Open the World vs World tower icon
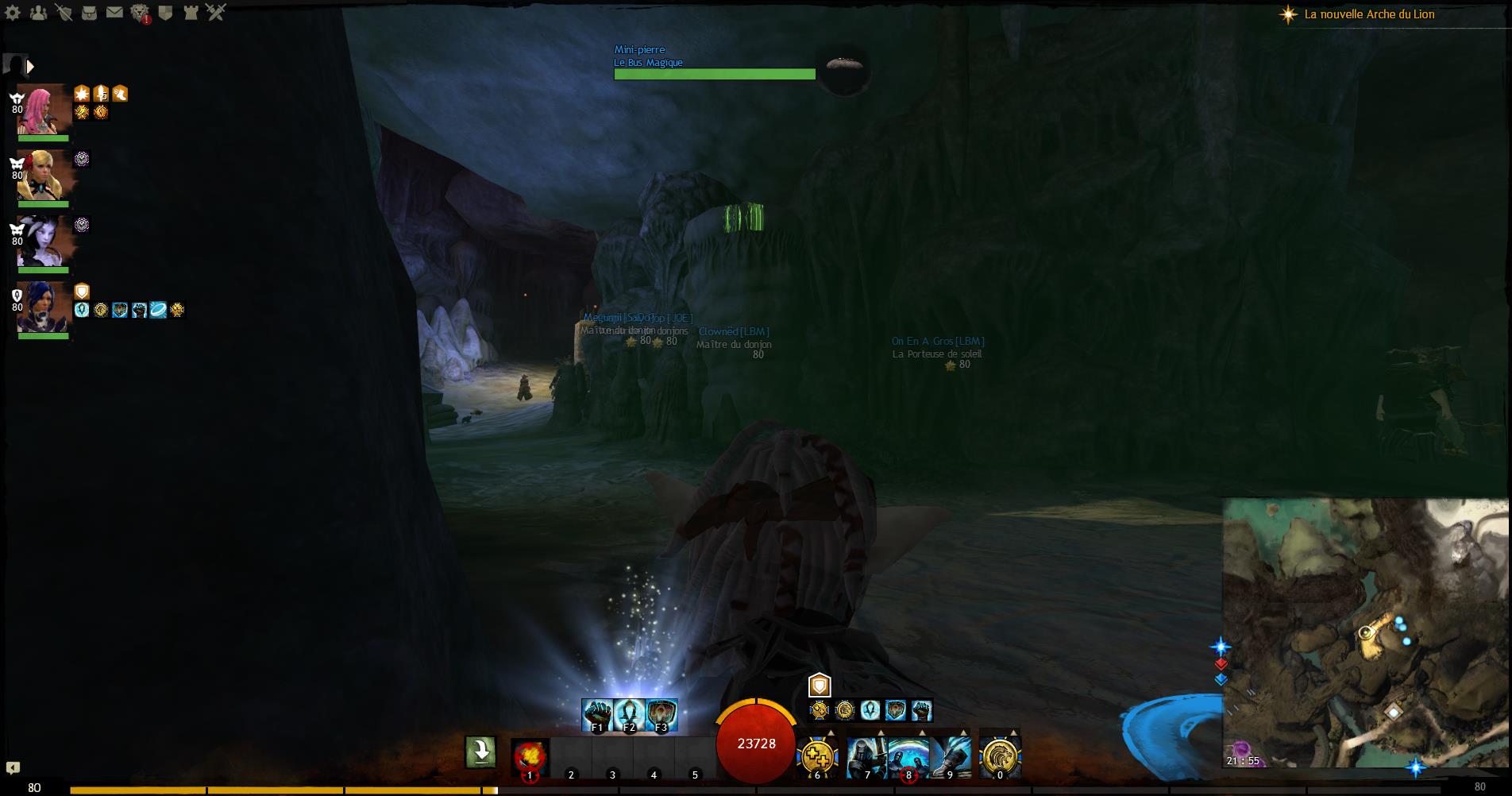This screenshot has height=796, width=1512. tap(191, 13)
